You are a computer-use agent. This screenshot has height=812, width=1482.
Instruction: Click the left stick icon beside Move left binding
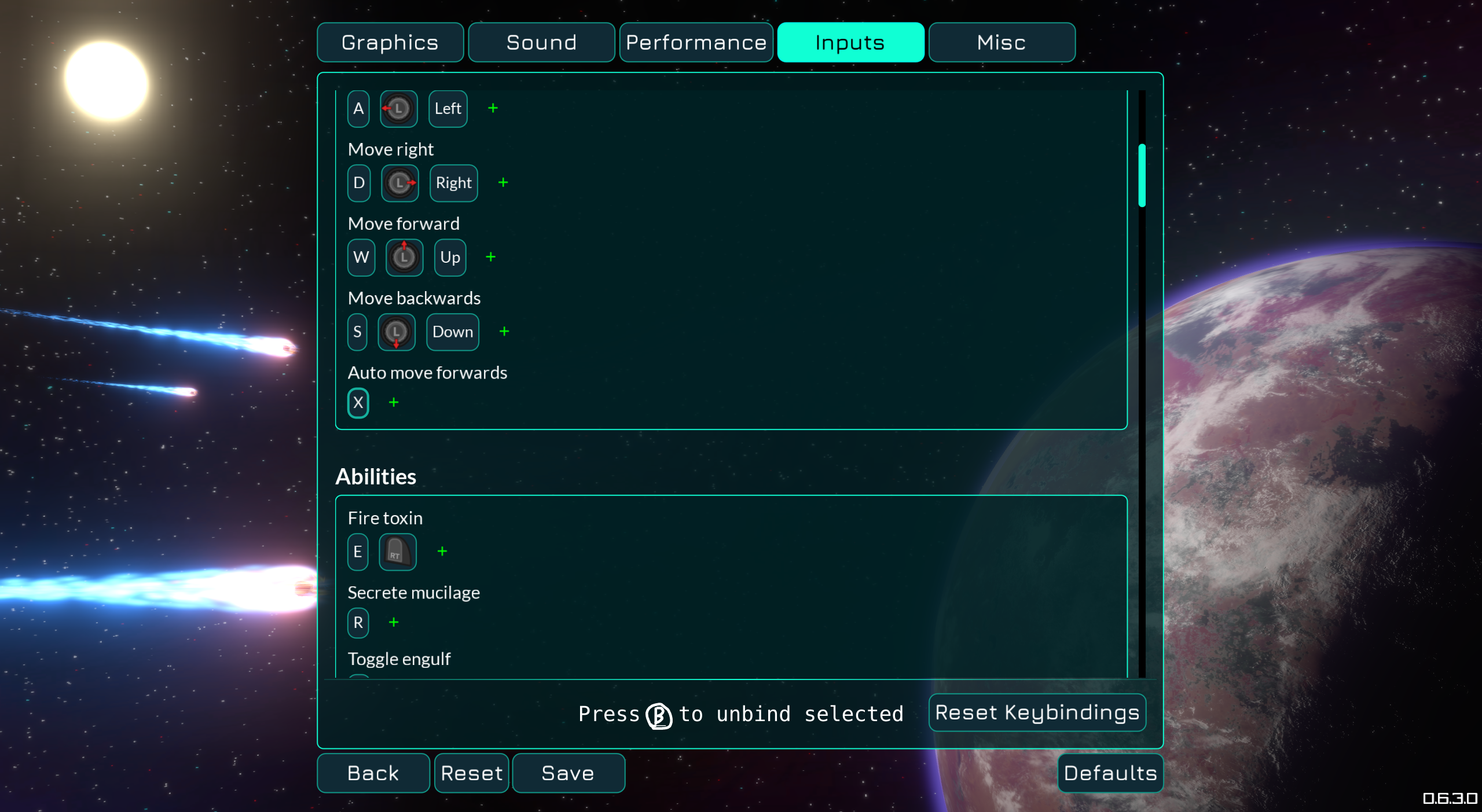[399, 108]
